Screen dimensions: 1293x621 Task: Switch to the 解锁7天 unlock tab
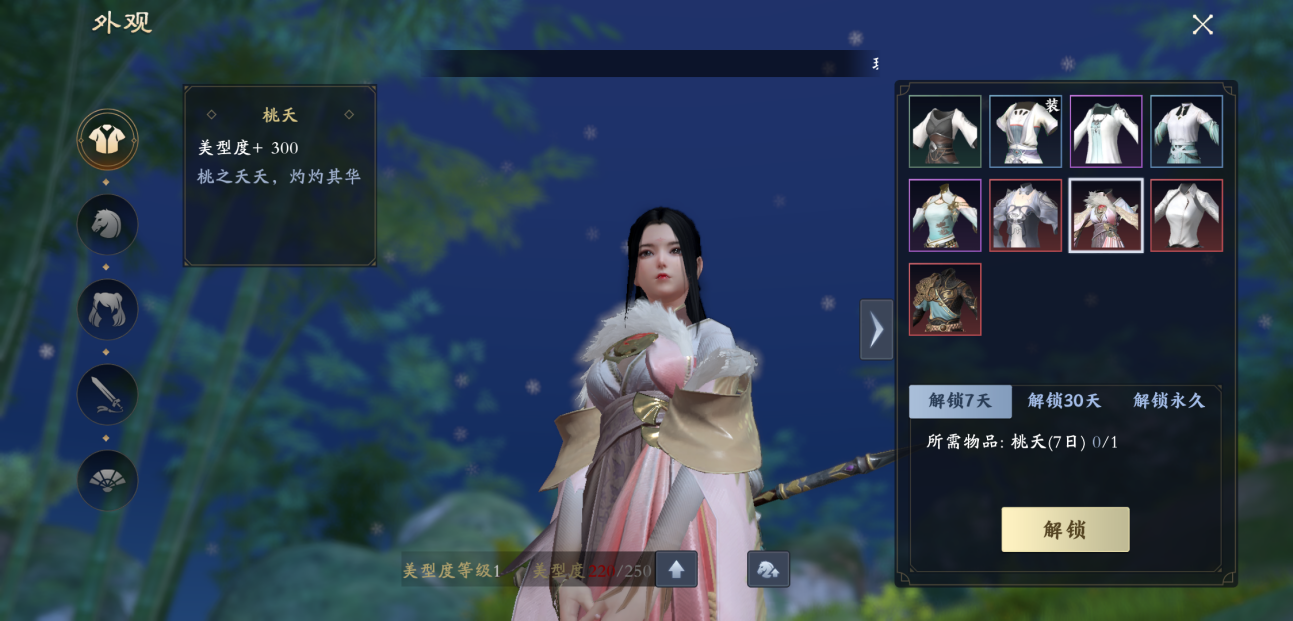(960, 401)
